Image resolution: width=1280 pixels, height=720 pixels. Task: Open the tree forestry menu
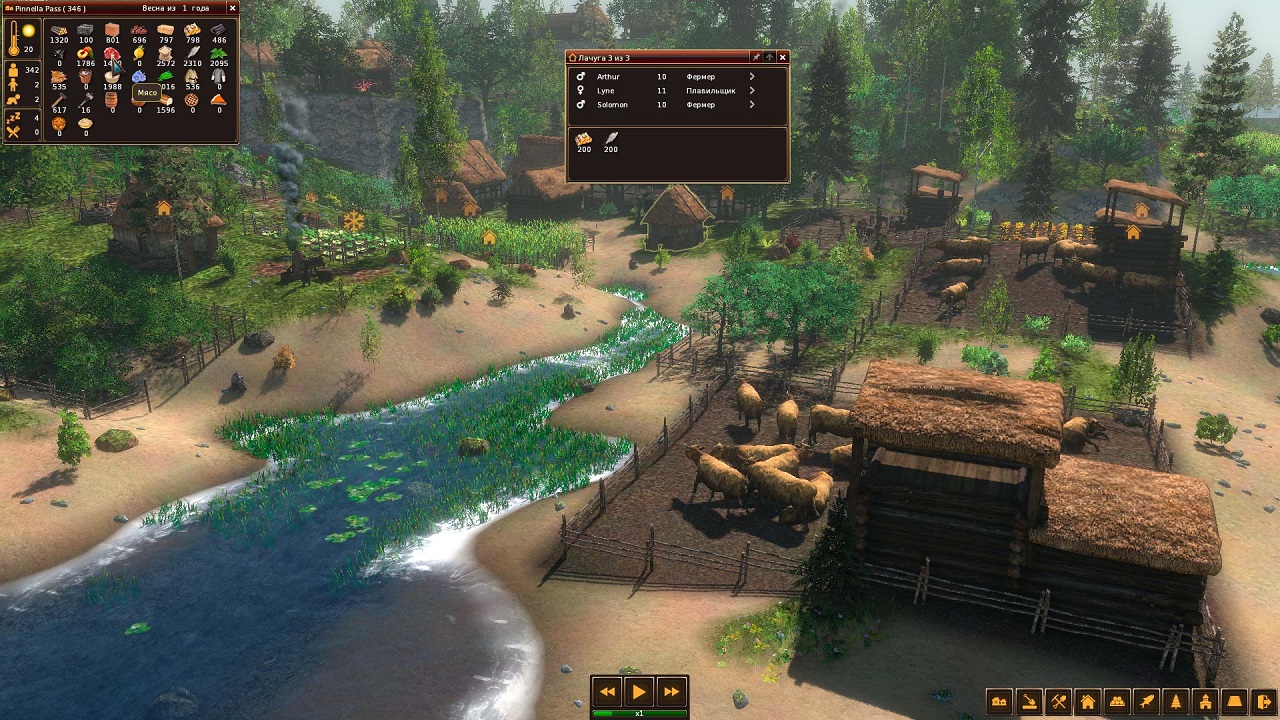point(1177,701)
